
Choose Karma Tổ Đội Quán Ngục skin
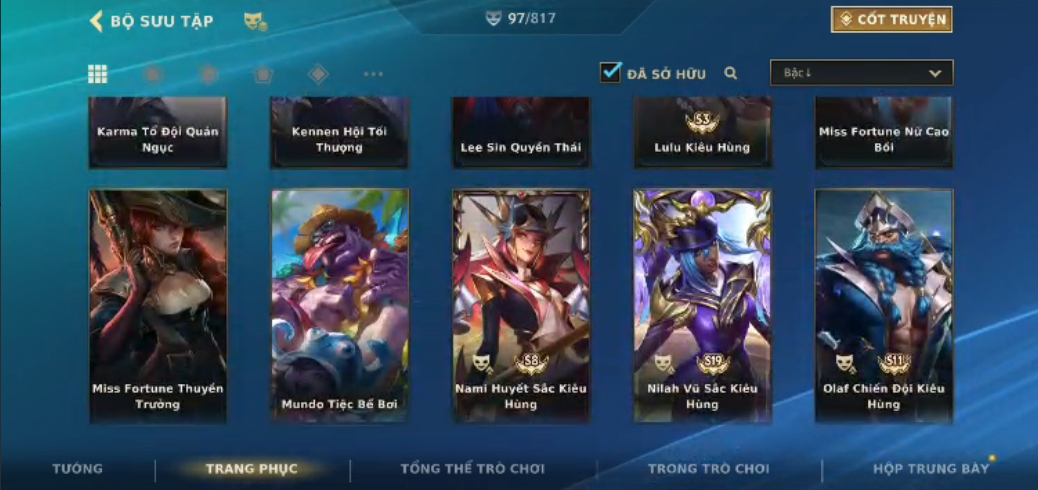pyautogui.click(x=158, y=133)
